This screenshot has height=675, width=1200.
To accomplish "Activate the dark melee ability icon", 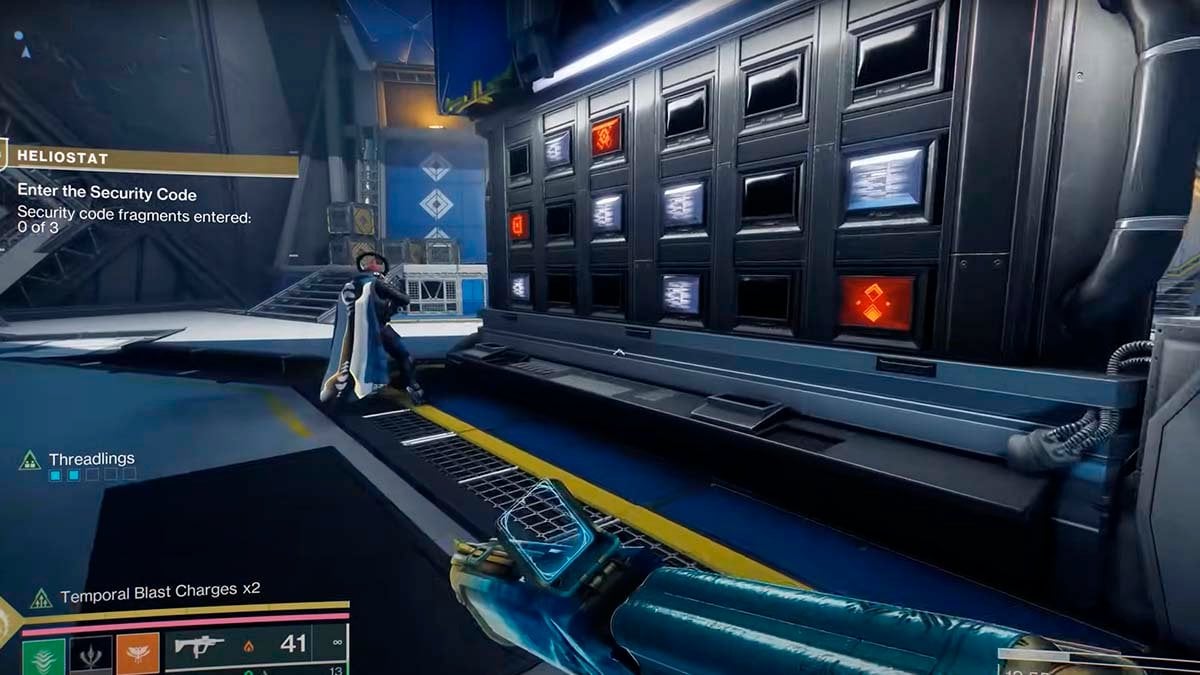I will coord(90,655).
